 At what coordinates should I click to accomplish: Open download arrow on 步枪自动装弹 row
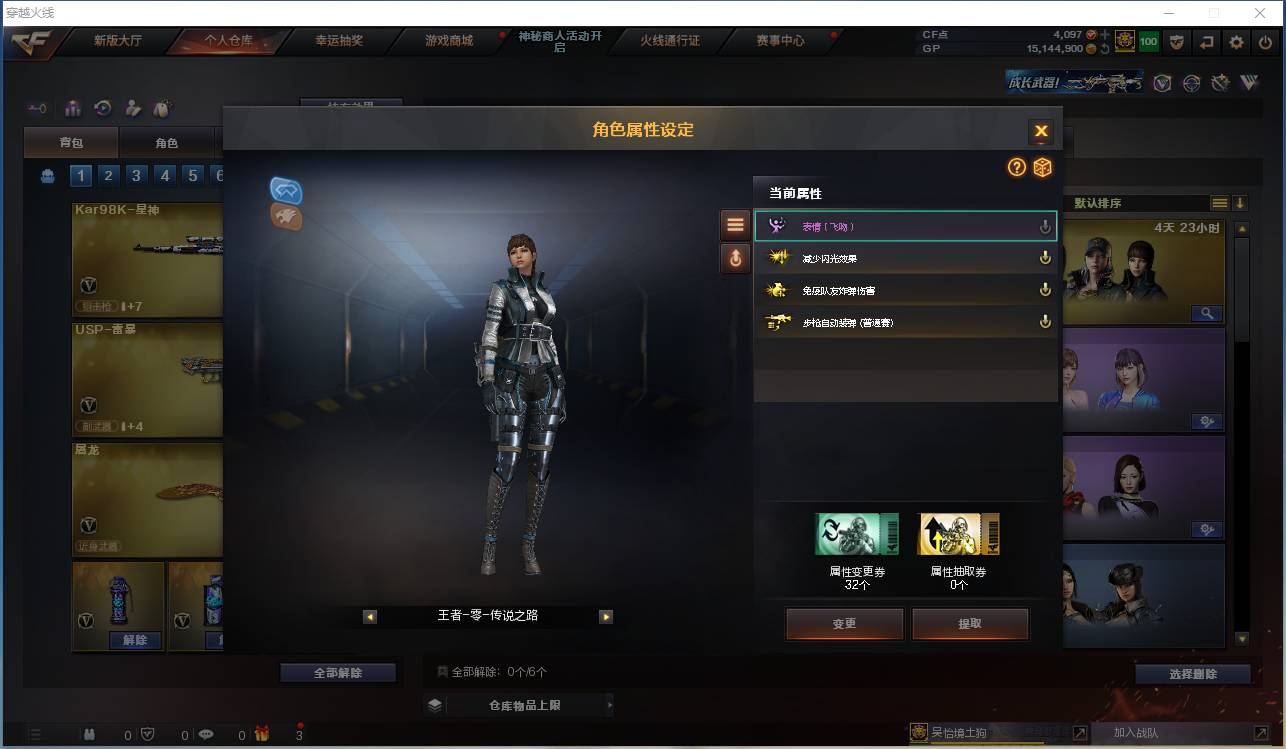(1045, 322)
